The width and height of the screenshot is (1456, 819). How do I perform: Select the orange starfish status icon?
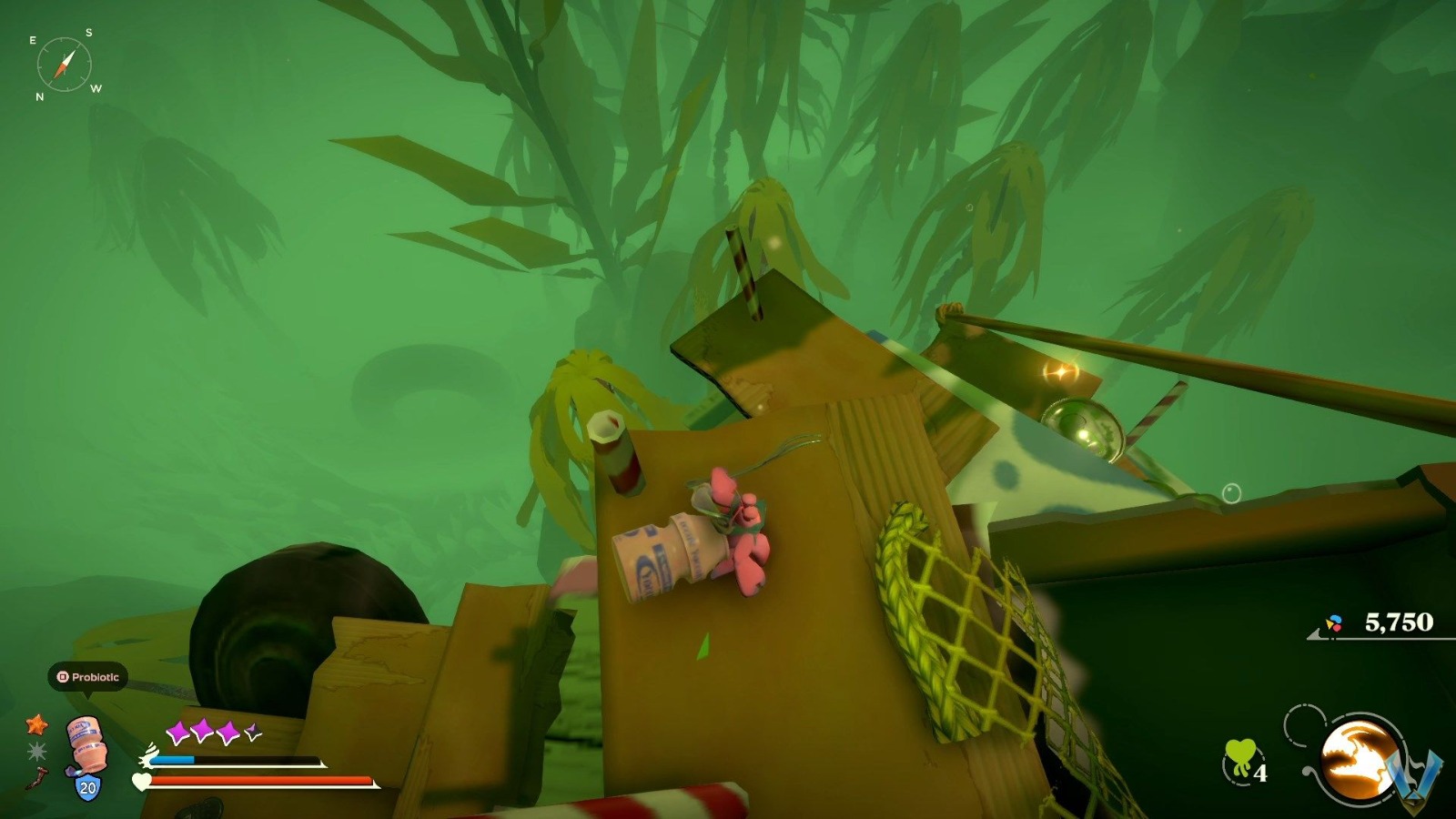(37, 727)
